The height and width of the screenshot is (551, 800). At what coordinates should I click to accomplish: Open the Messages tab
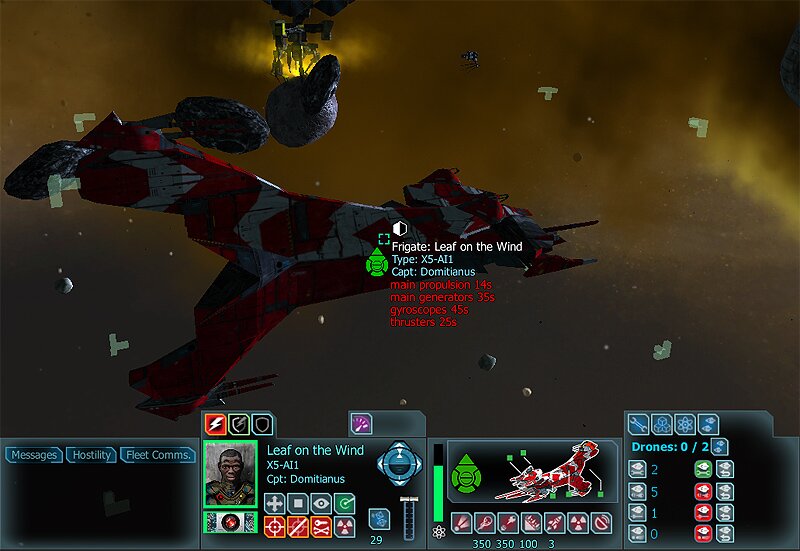pyautogui.click(x=34, y=455)
